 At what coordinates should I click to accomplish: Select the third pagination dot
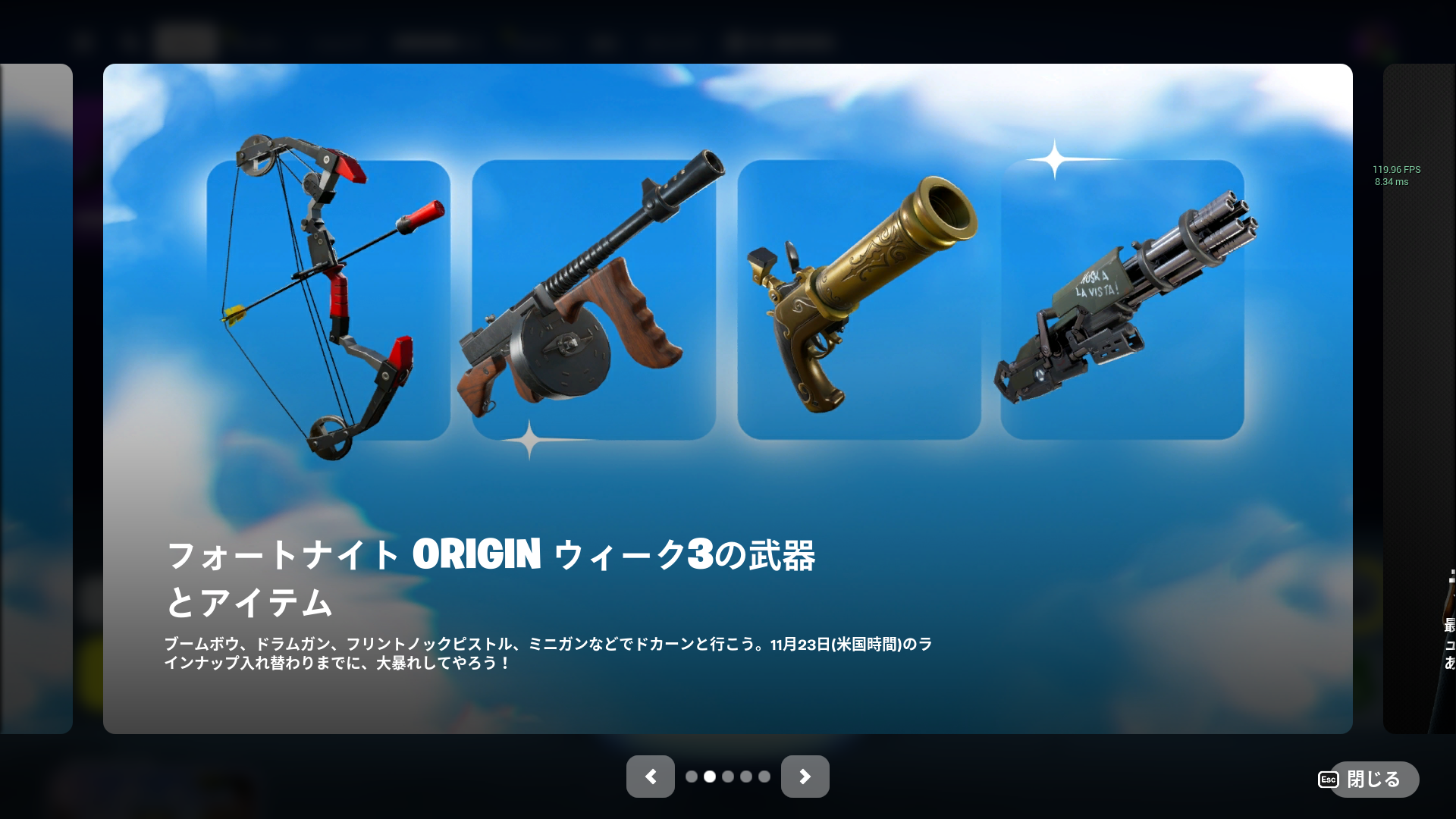(x=727, y=777)
